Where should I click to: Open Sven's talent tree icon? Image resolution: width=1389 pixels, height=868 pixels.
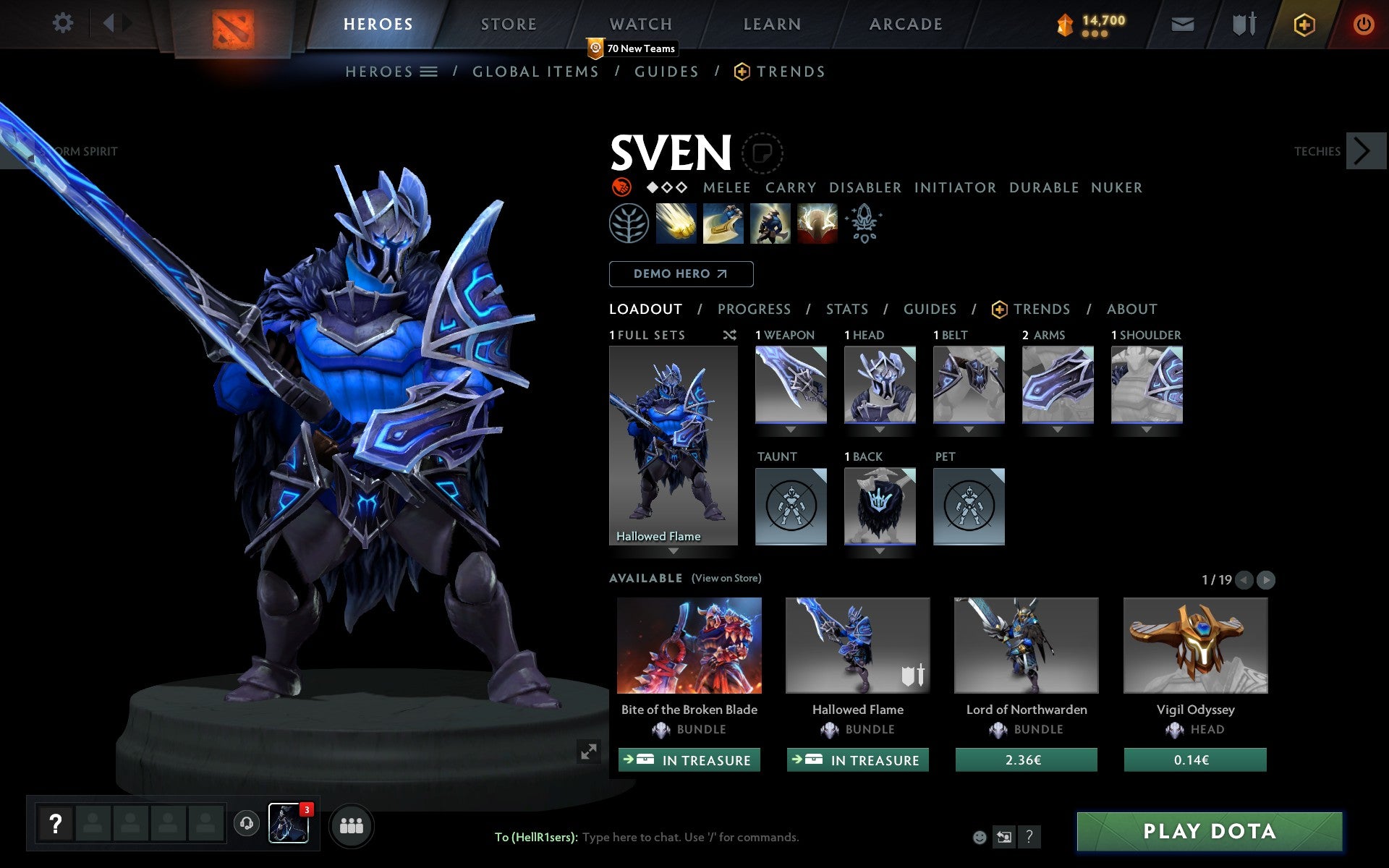click(x=629, y=224)
